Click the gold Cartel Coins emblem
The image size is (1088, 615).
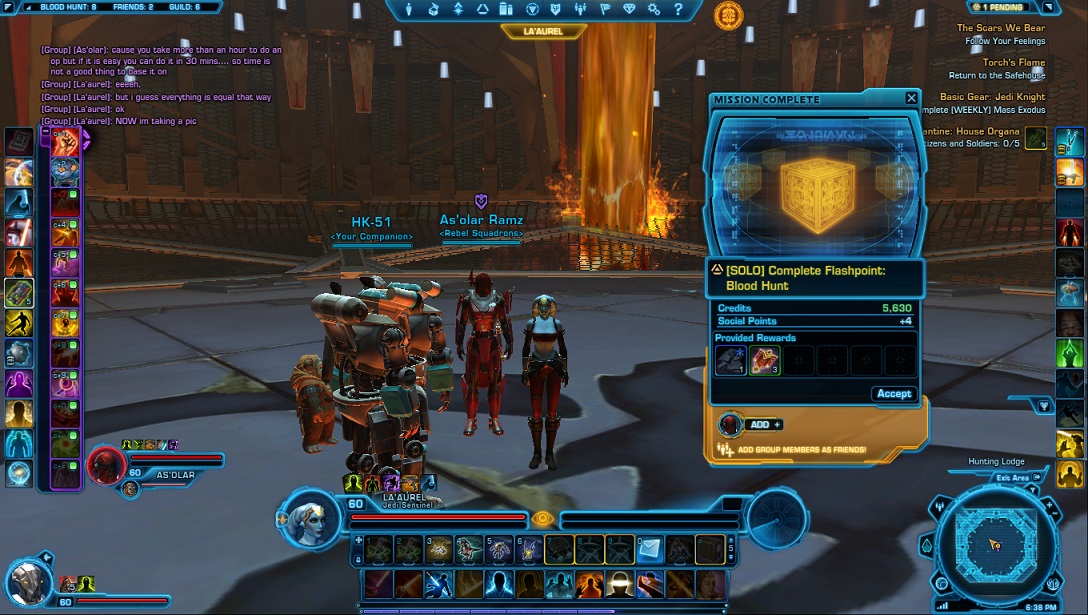click(728, 15)
